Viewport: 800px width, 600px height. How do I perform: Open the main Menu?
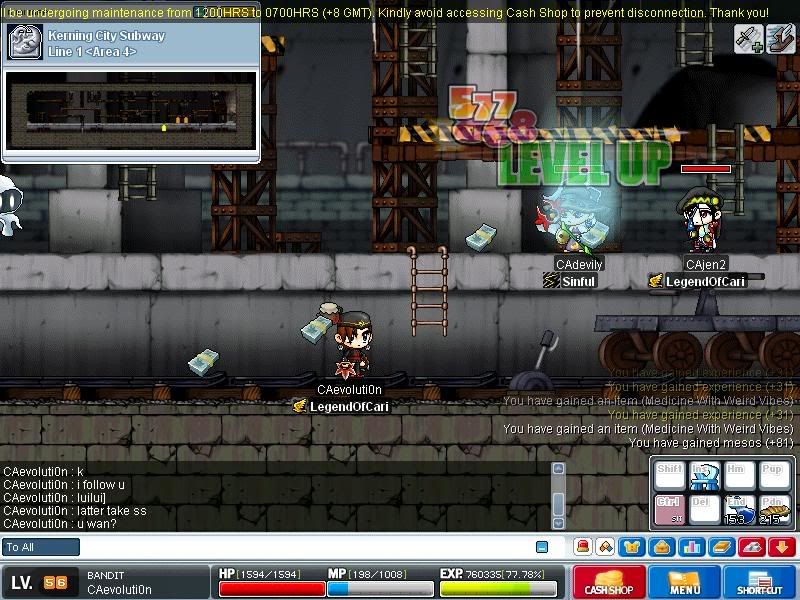tap(684, 583)
